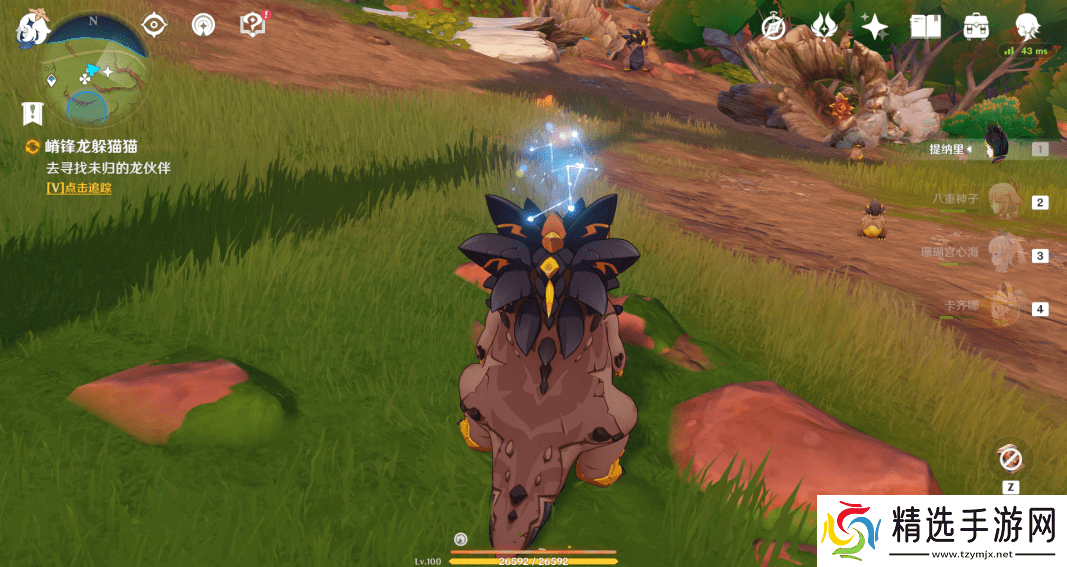Open the crossed-out compass icon

pos(773,27)
